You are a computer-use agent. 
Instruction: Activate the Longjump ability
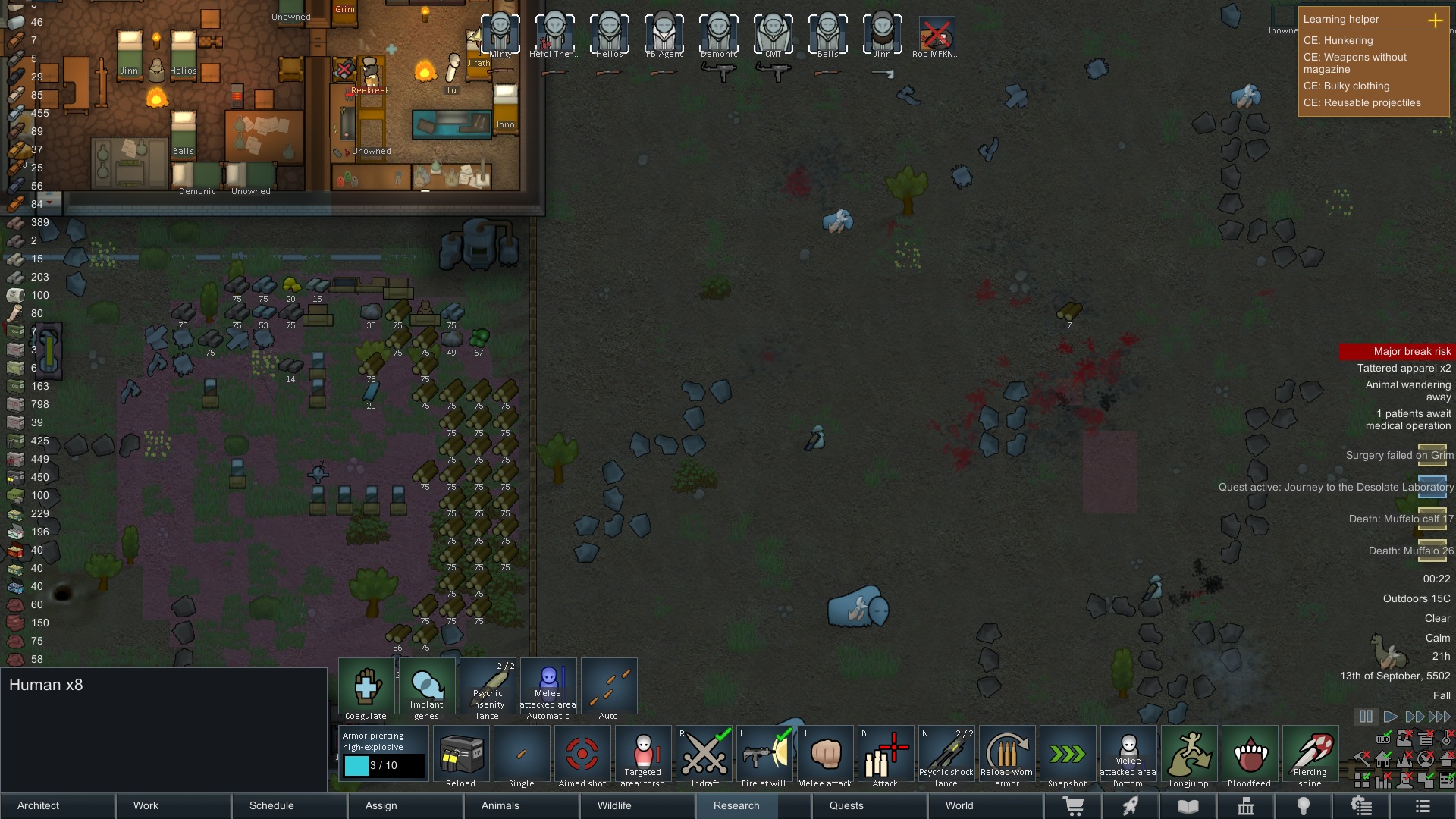1189,755
